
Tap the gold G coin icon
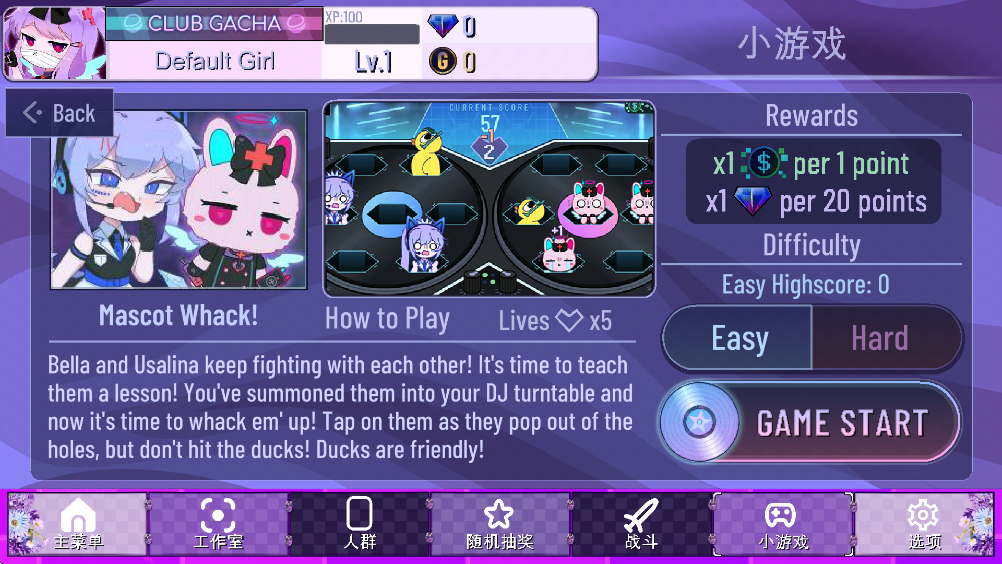coord(442,62)
